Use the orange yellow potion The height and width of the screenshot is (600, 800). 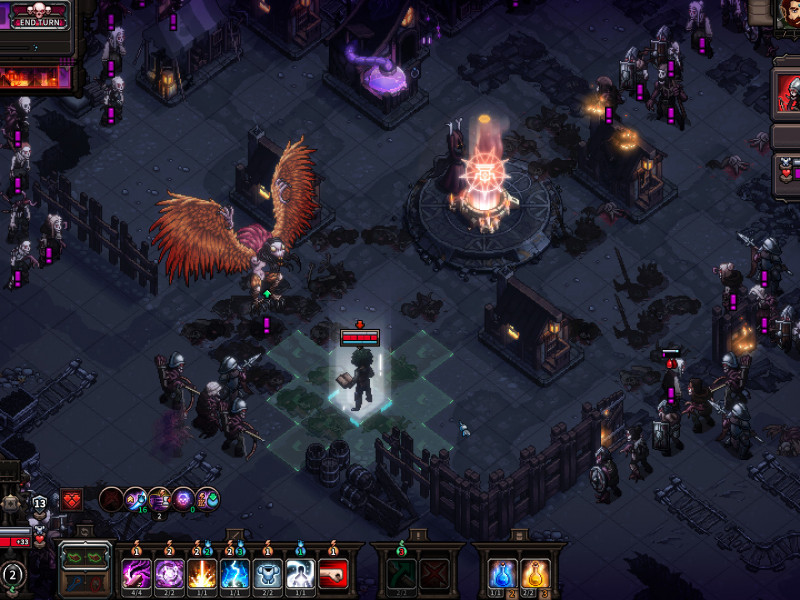[535, 573]
